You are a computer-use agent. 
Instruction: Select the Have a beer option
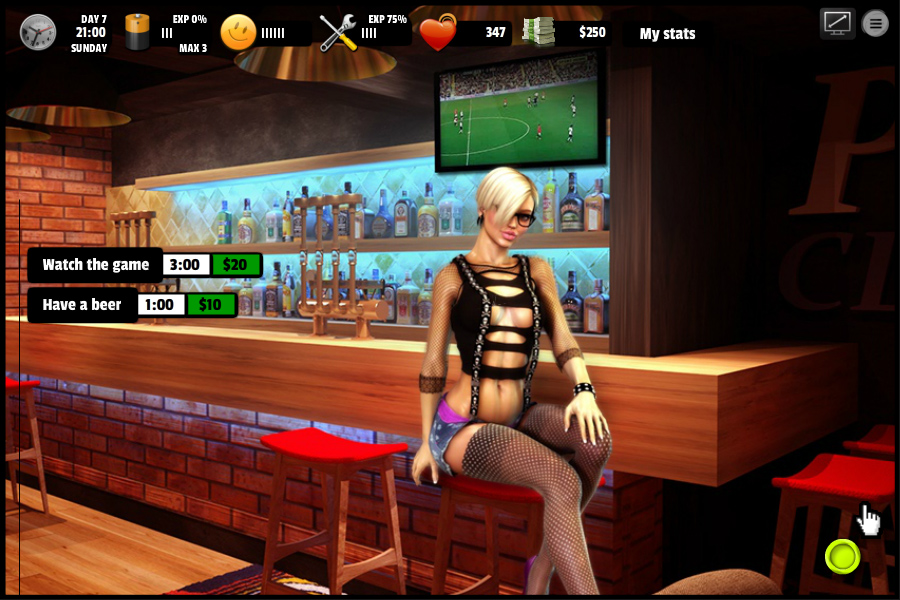click(x=82, y=305)
